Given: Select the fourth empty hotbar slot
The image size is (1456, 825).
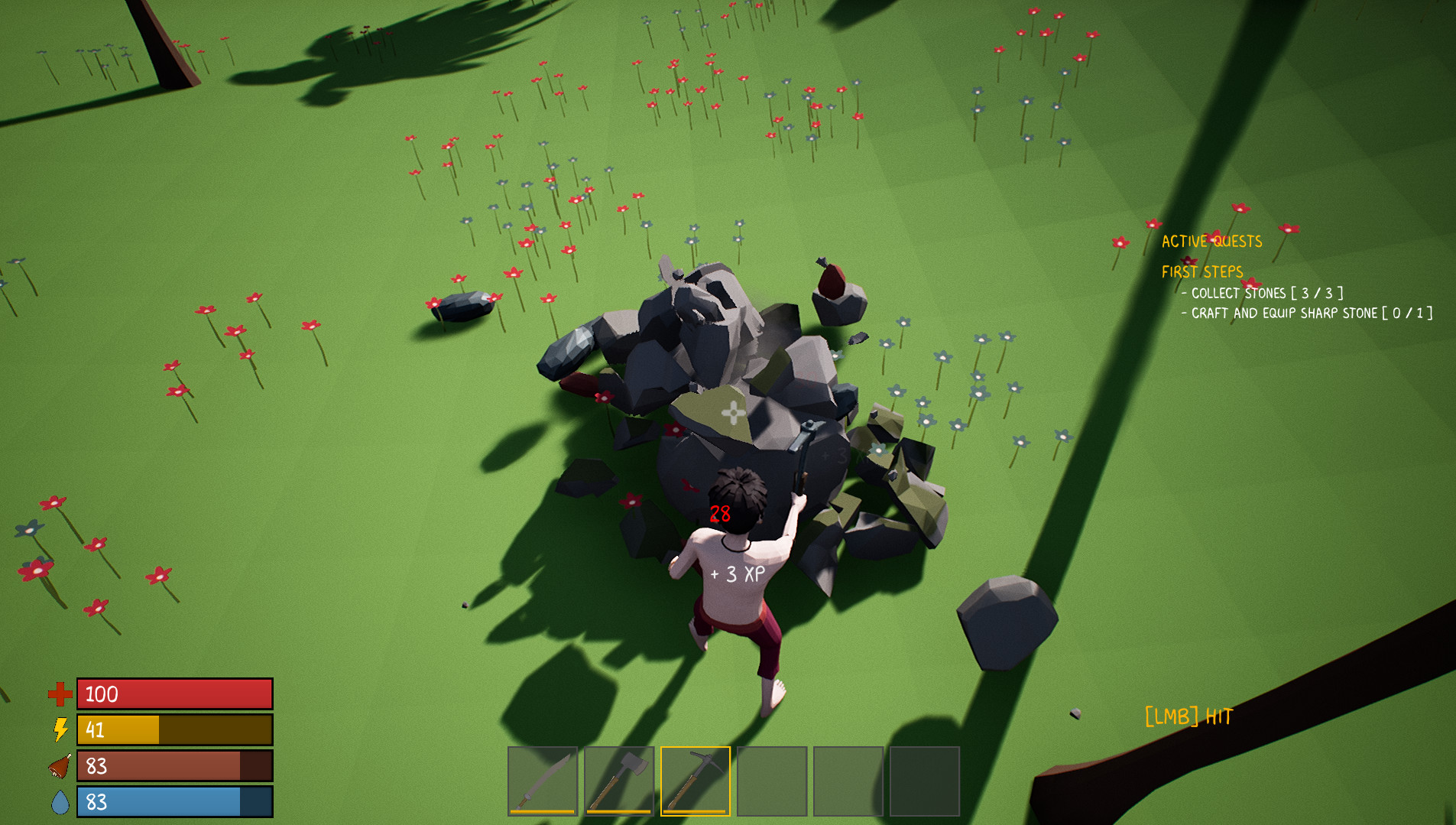Looking at the screenshot, I should click(773, 782).
